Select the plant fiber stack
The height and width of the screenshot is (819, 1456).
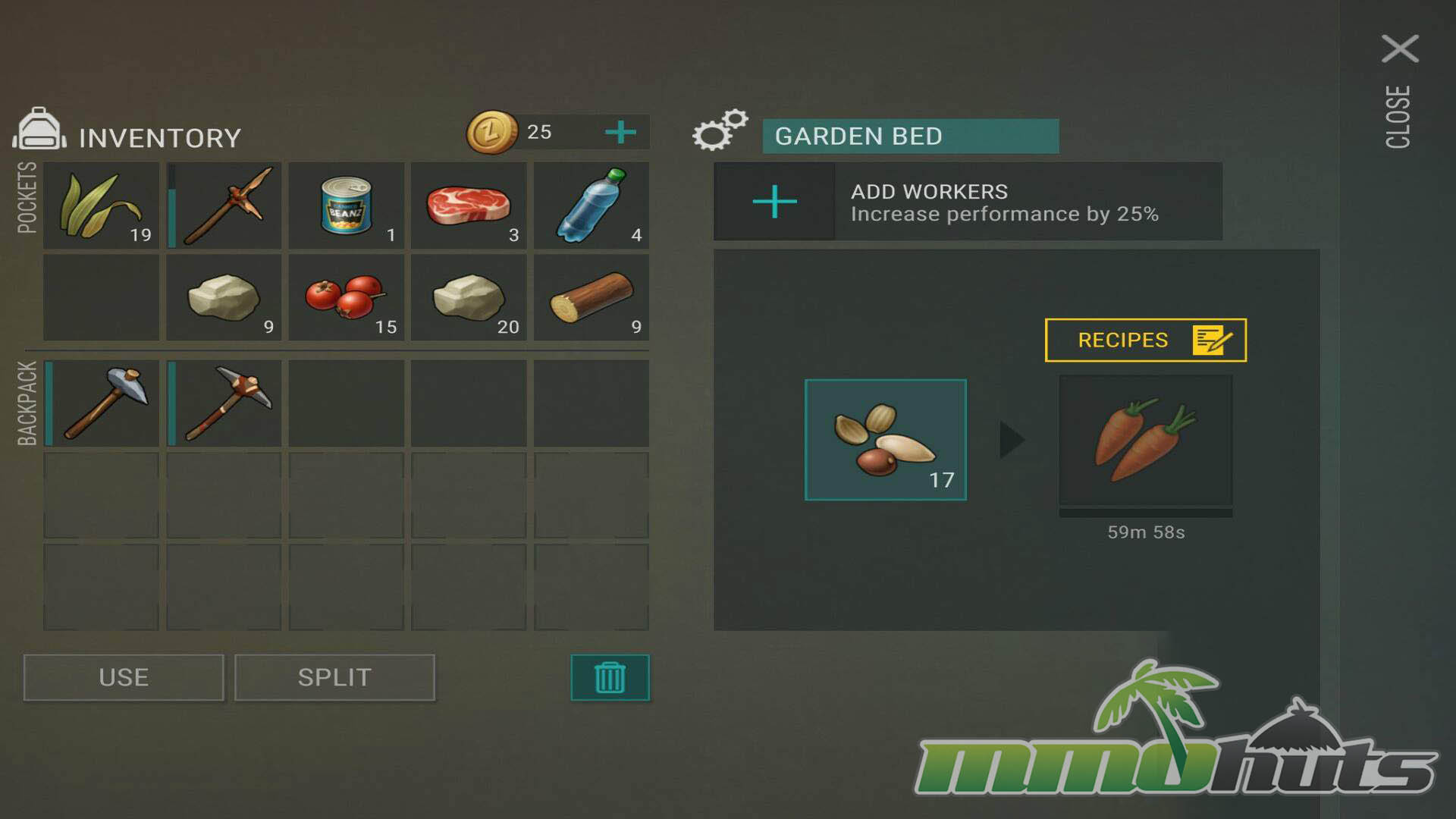pyautogui.click(x=102, y=205)
